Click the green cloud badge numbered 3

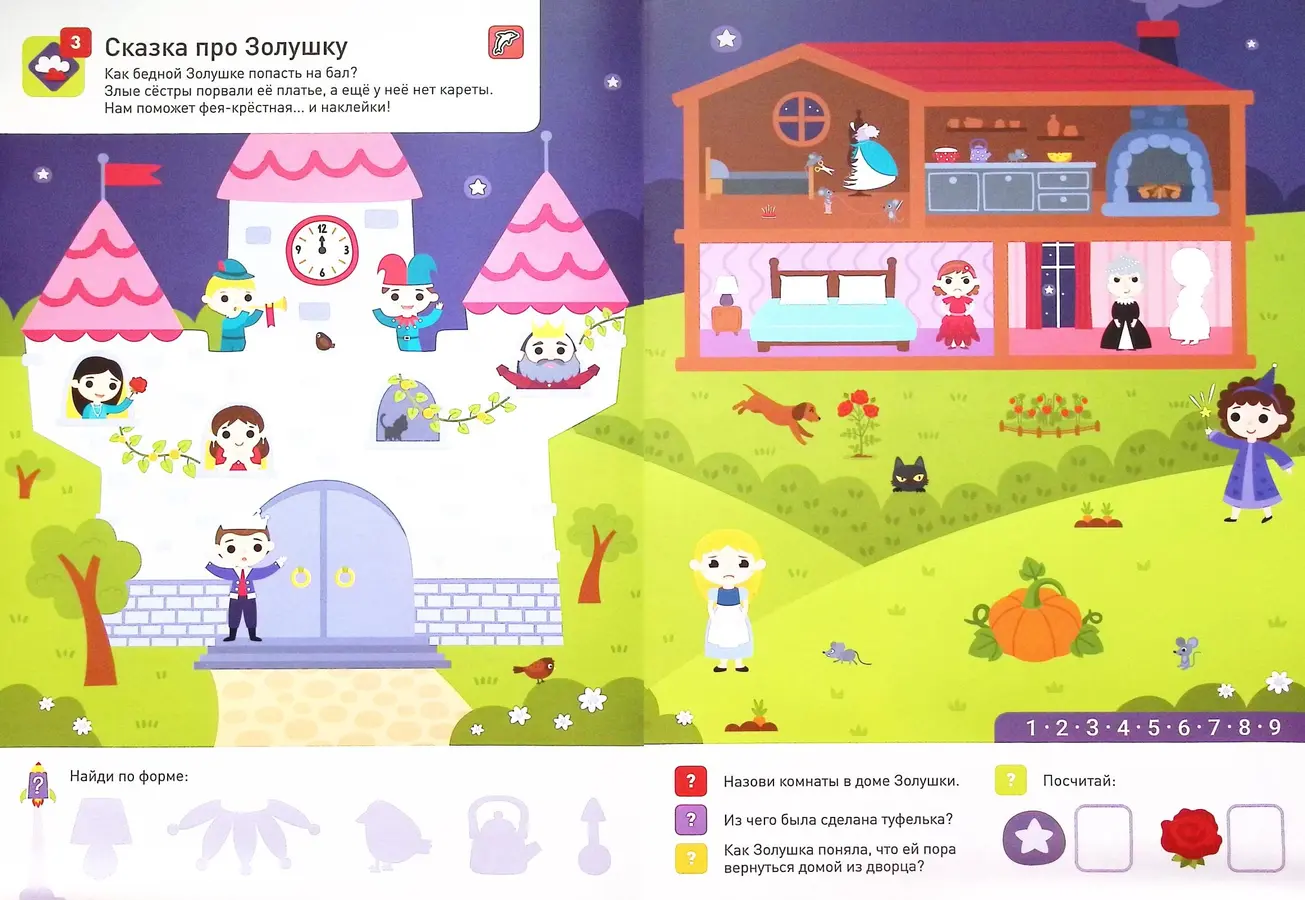[50, 65]
